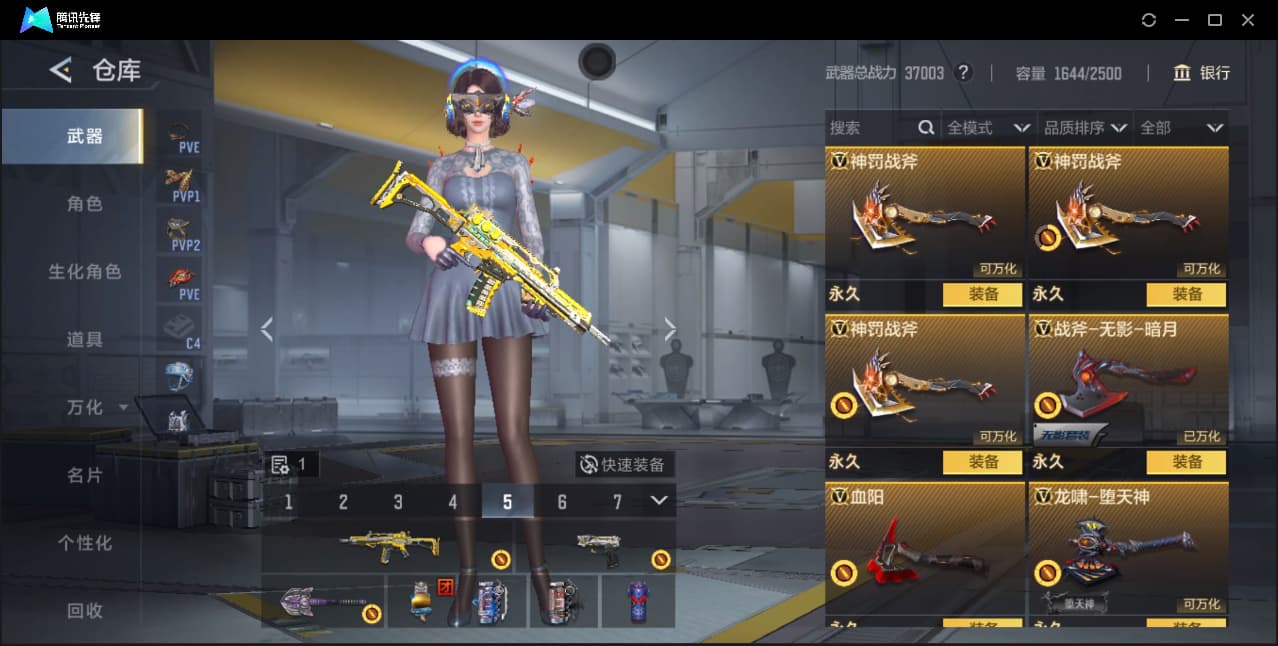The width and height of the screenshot is (1278, 646).
Task: Close the emulator window
Action: coord(1248,20)
